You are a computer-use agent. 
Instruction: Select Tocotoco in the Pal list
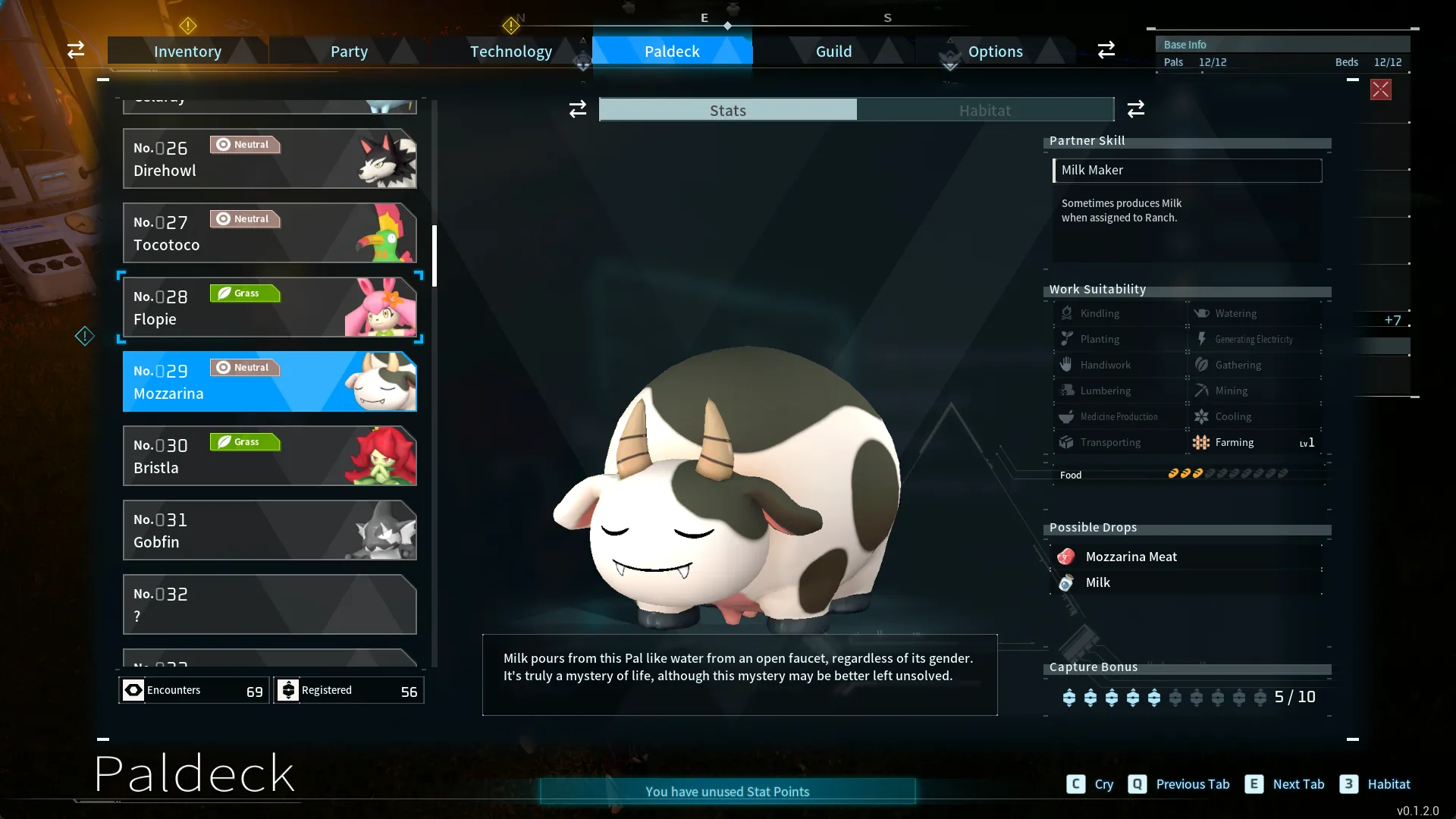click(x=269, y=233)
